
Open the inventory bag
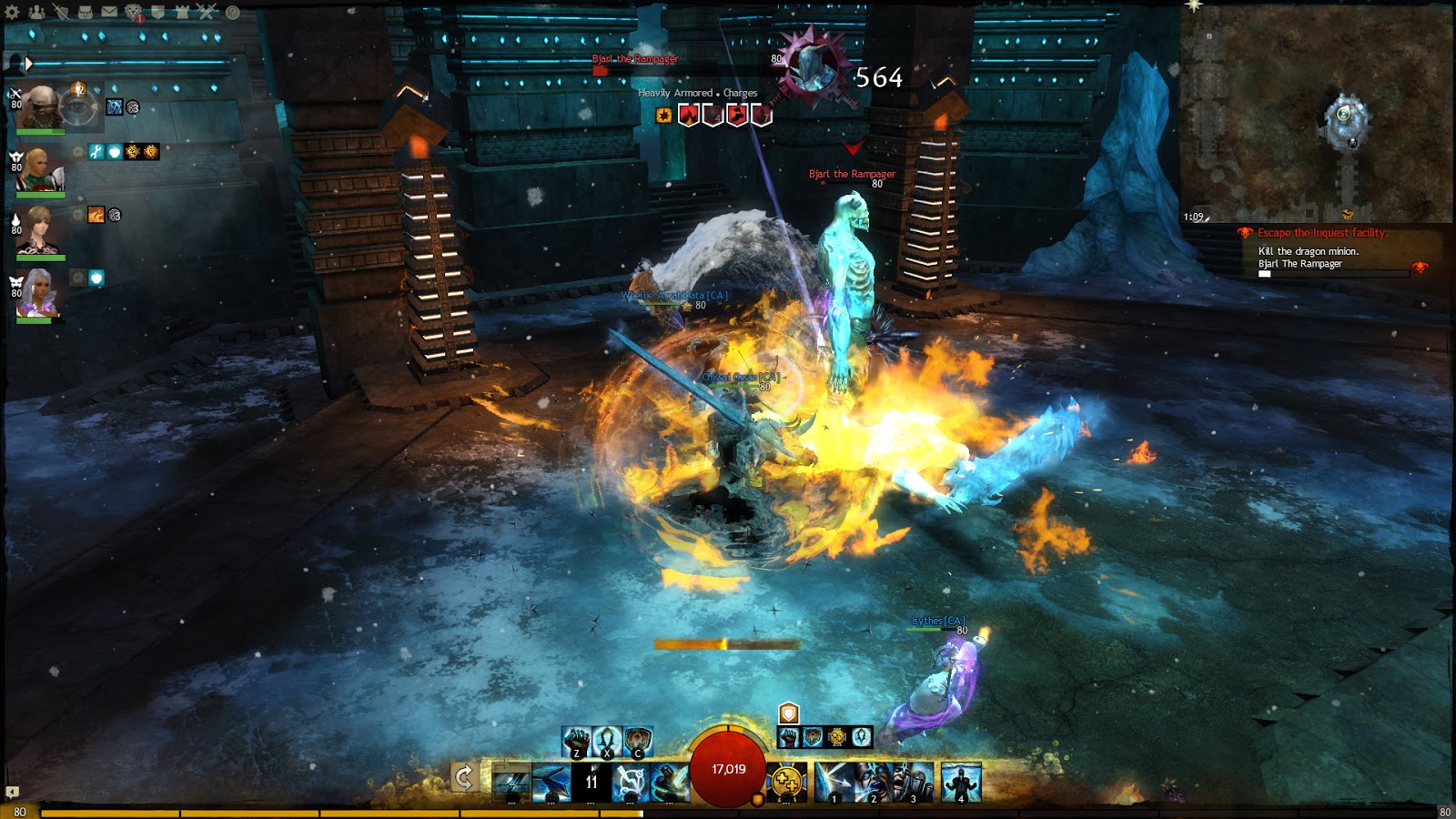pyautogui.click(x=85, y=12)
